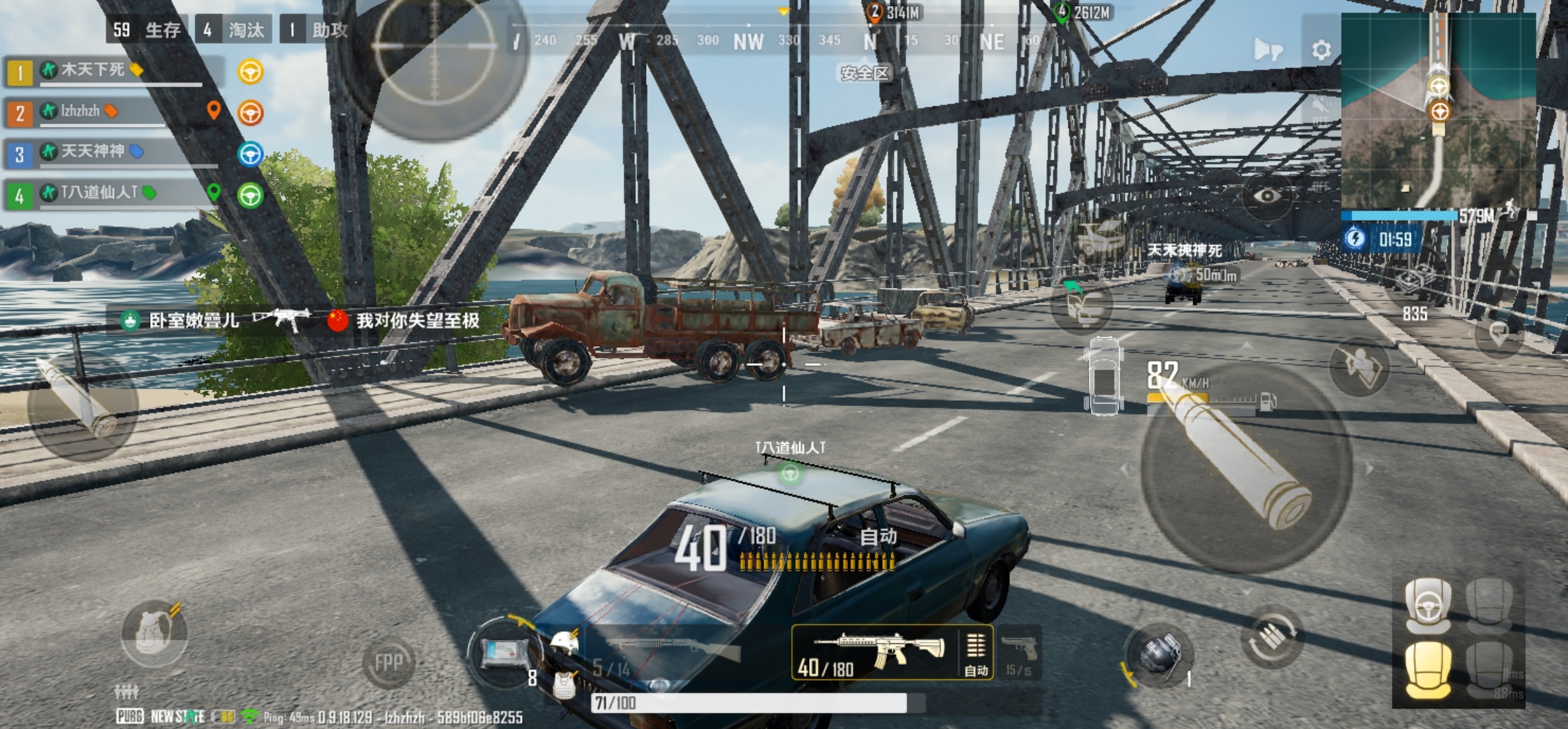Fire using the large right bullet button
This screenshot has width=1568, height=729.
click(x=1246, y=466)
